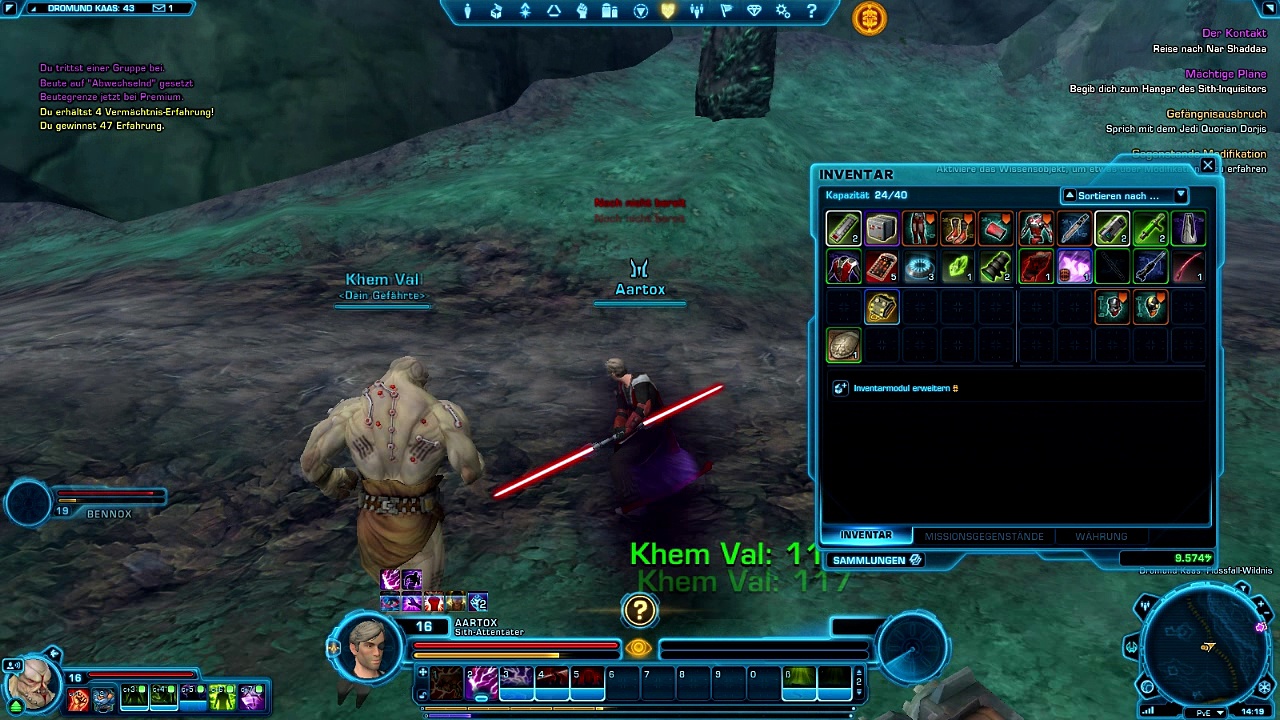Open the character sheet person icon
Viewport: 1280px width, 720px height.
(467, 12)
